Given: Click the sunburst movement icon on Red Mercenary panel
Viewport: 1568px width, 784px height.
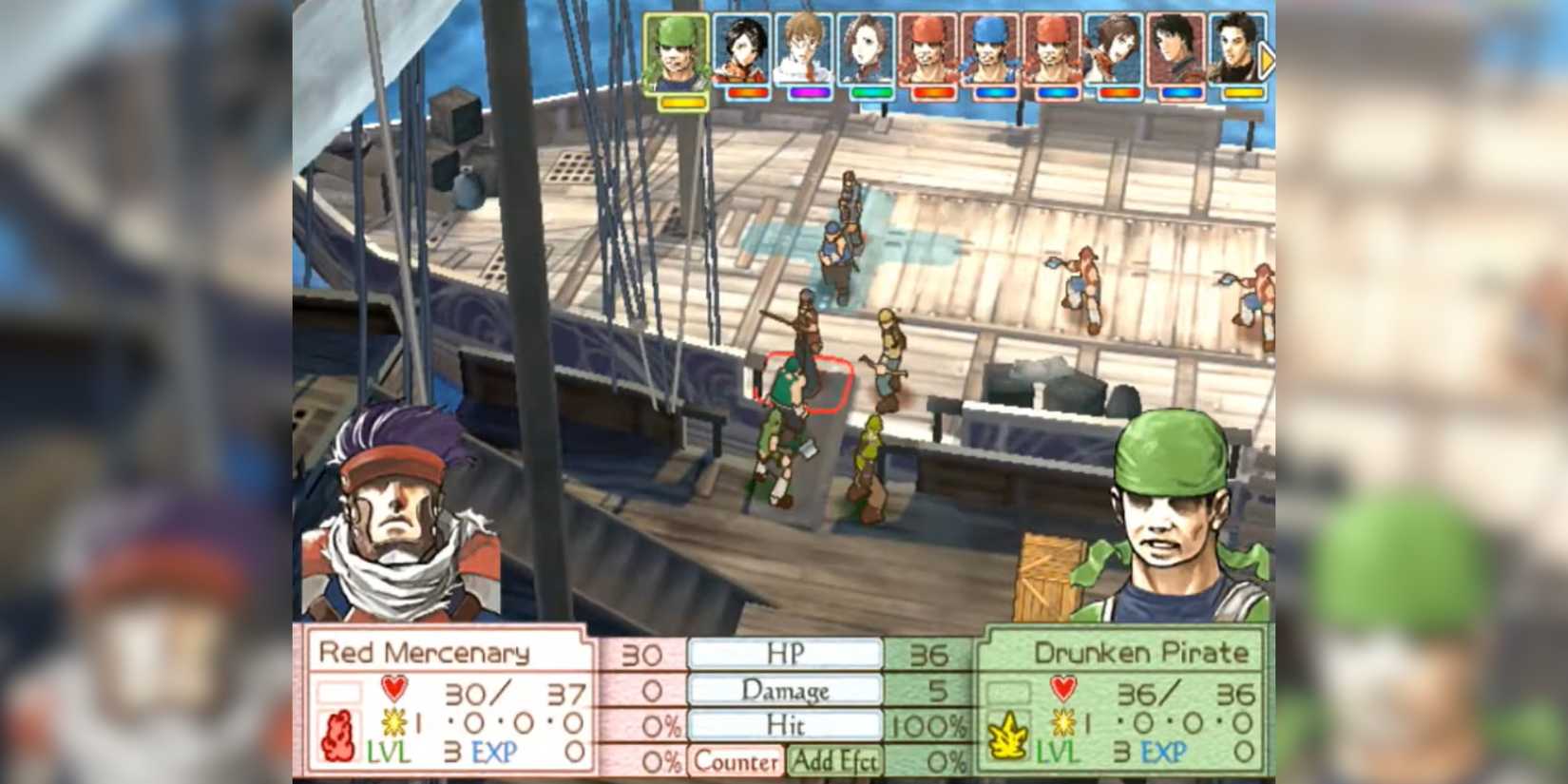Looking at the screenshot, I should (392, 722).
